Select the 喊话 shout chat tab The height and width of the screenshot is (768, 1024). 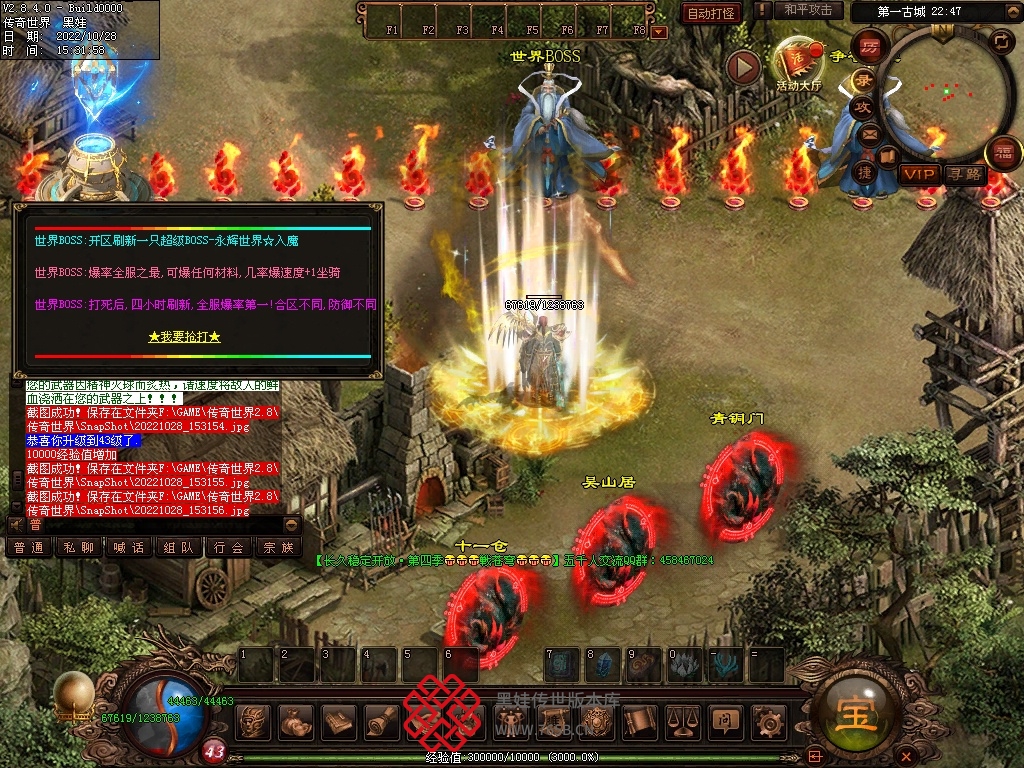click(x=128, y=547)
